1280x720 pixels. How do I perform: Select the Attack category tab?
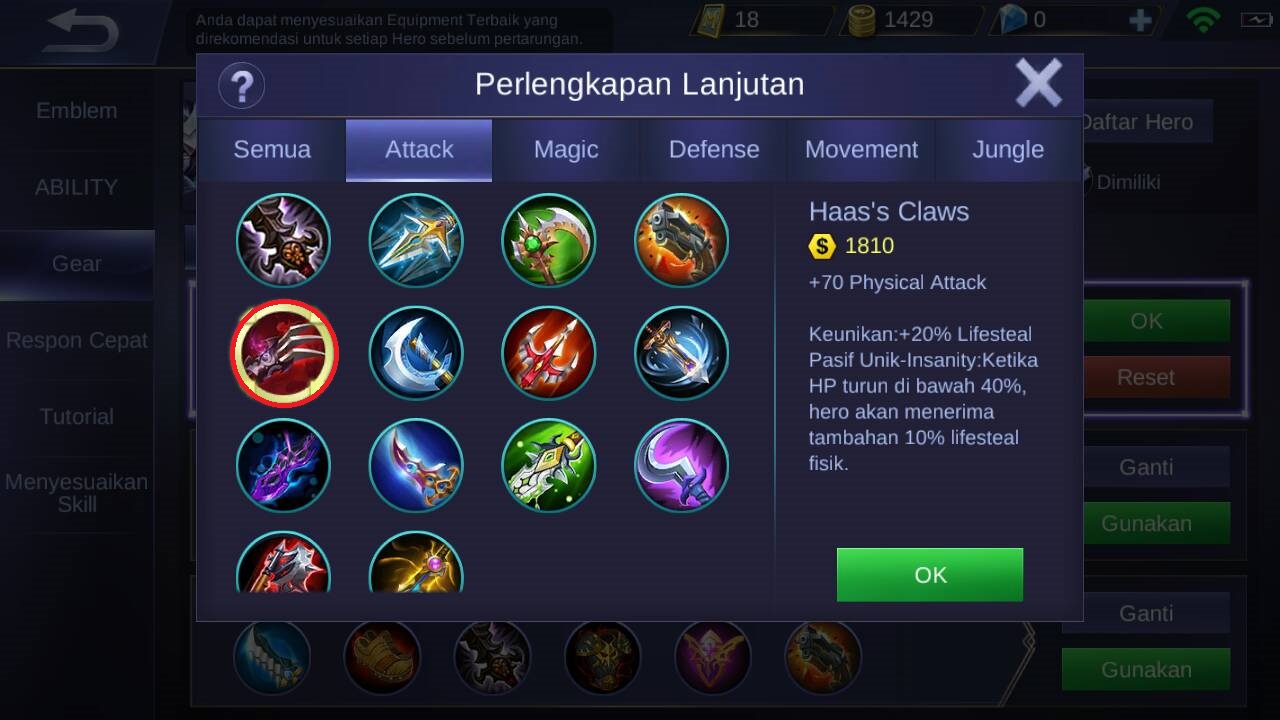pyautogui.click(x=419, y=150)
